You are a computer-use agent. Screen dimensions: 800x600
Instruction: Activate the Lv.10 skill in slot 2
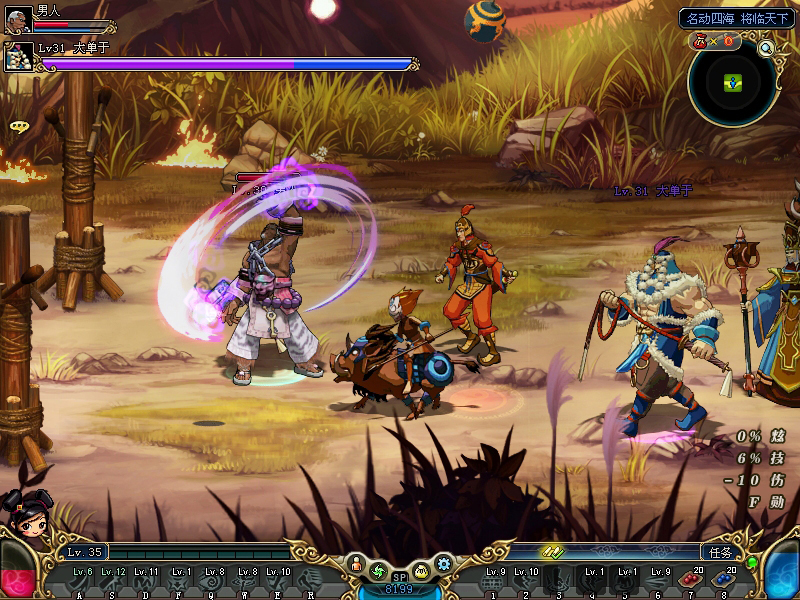[x=525, y=580]
